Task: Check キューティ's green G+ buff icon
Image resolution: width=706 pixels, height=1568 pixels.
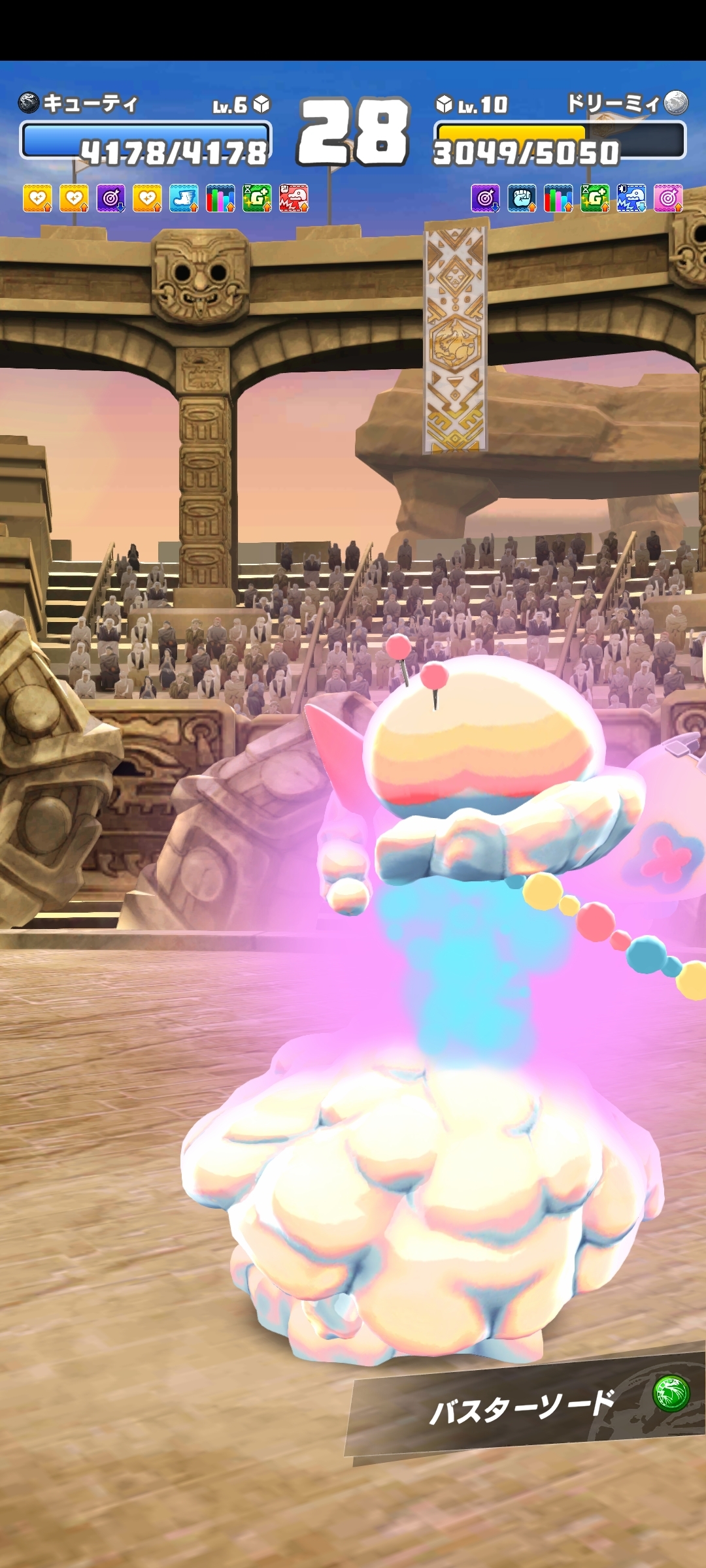Action: pyautogui.click(x=257, y=198)
